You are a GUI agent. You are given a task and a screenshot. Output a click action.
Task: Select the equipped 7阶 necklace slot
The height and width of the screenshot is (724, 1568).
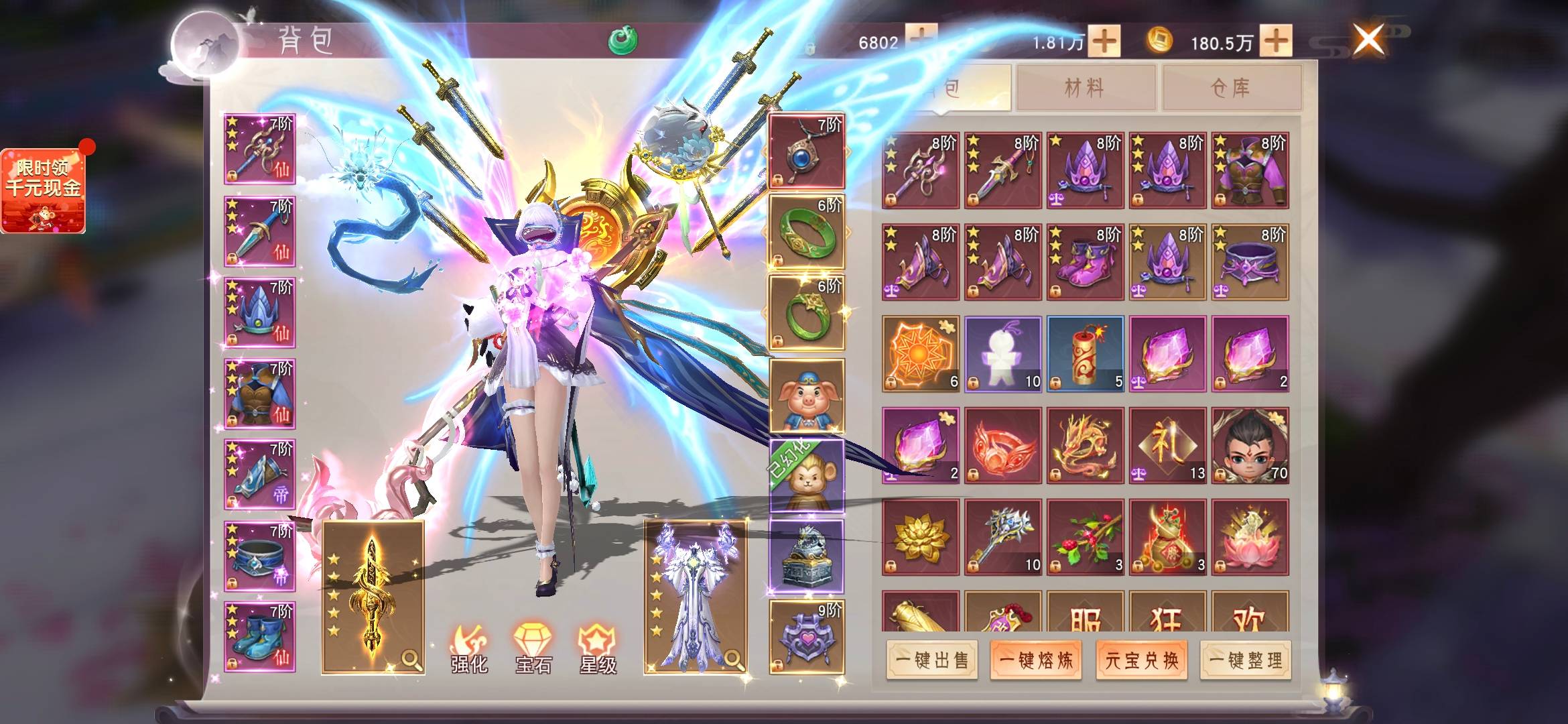point(806,152)
